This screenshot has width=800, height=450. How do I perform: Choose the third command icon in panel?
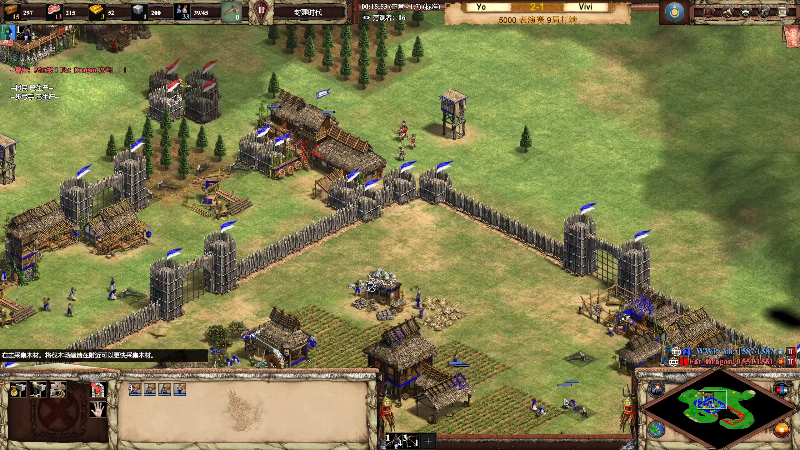(x=56, y=389)
